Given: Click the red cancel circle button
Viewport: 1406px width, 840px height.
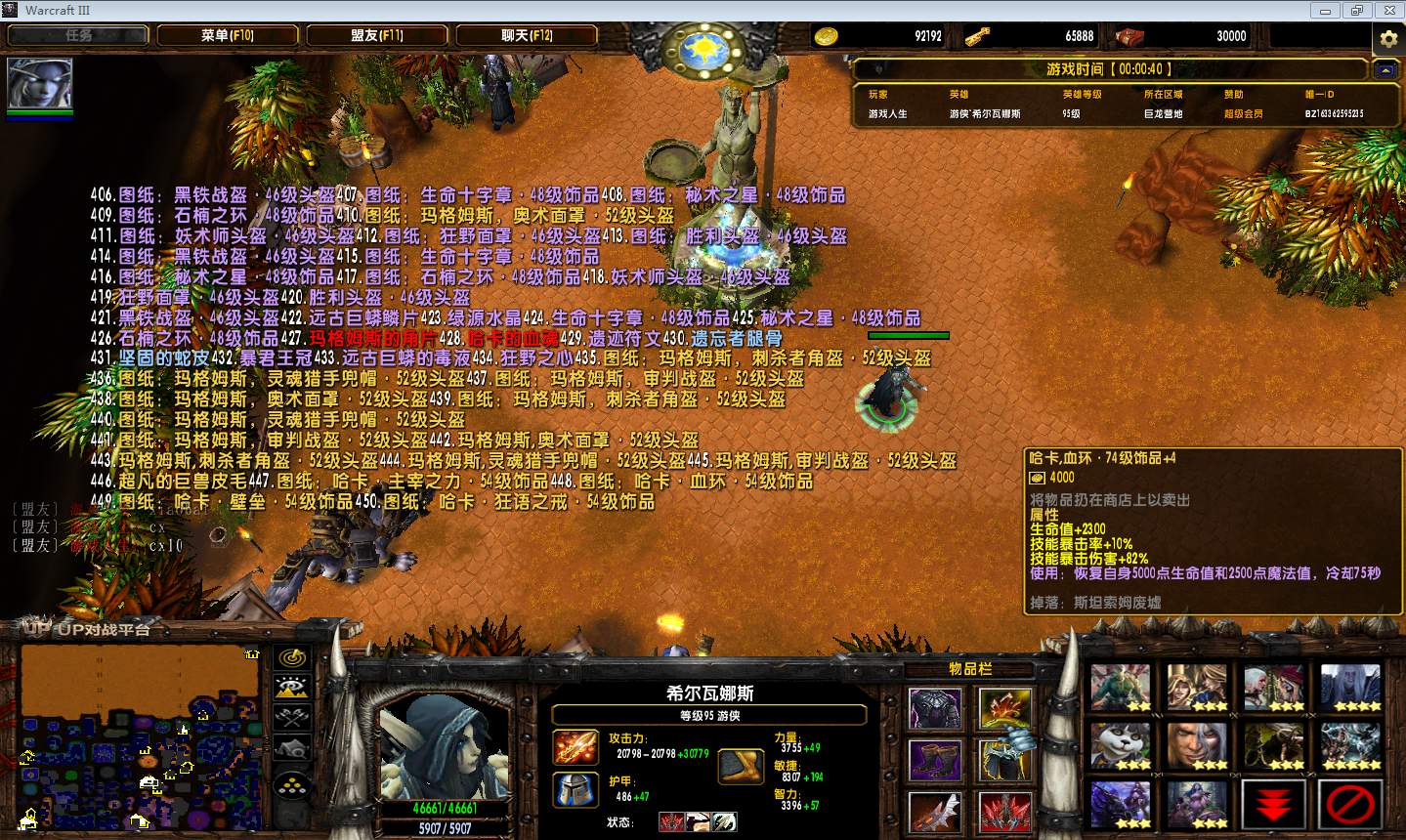Looking at the screenshot, I should (1350, 806).
